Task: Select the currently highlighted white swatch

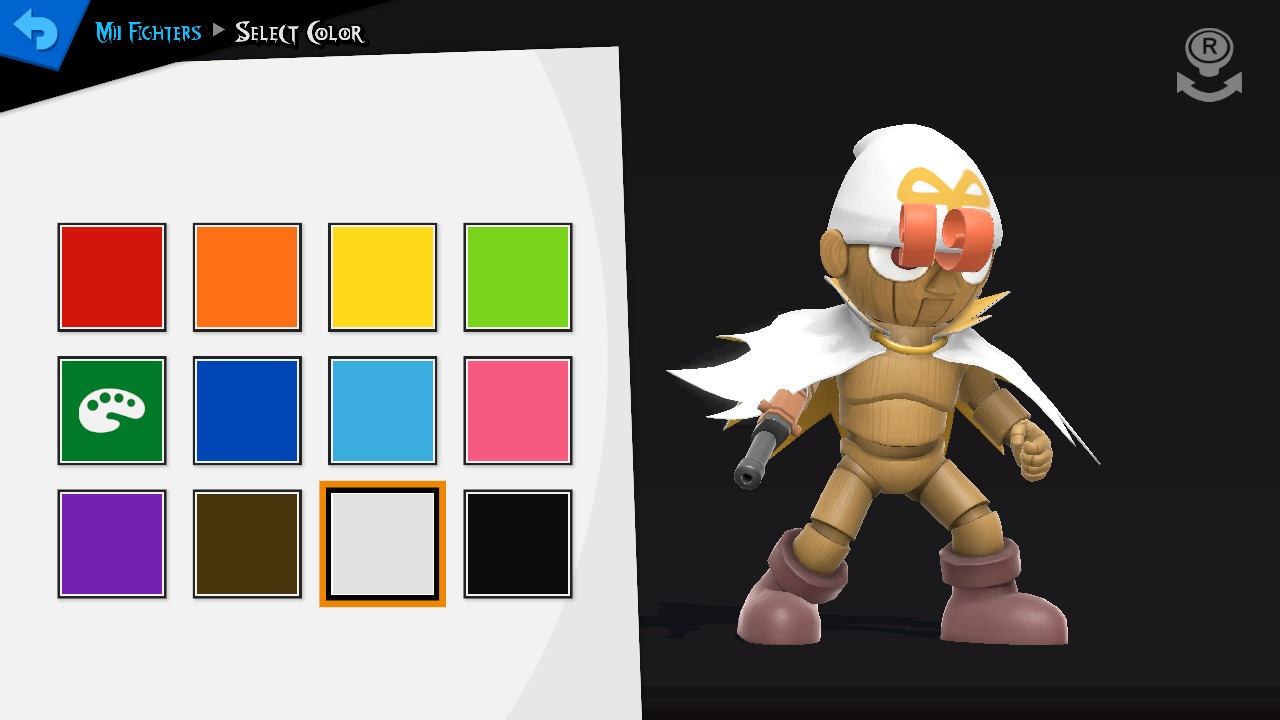Action: (x=382, y=543)
